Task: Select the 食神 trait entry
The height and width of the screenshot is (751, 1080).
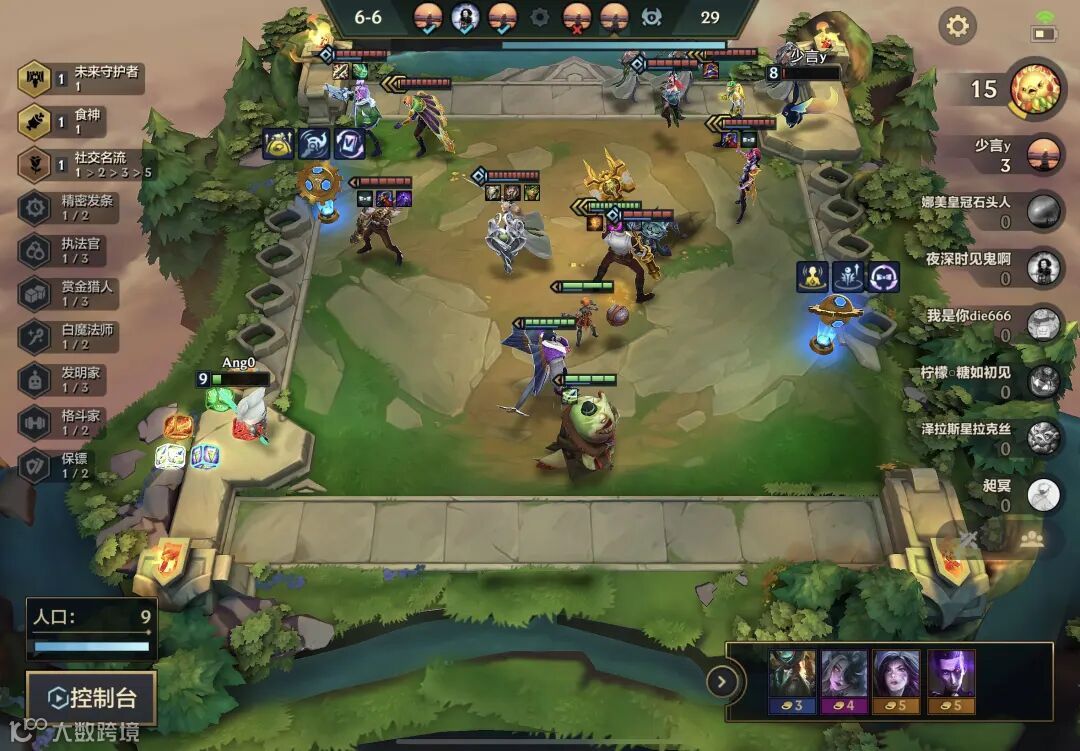Action: point(82,121)
